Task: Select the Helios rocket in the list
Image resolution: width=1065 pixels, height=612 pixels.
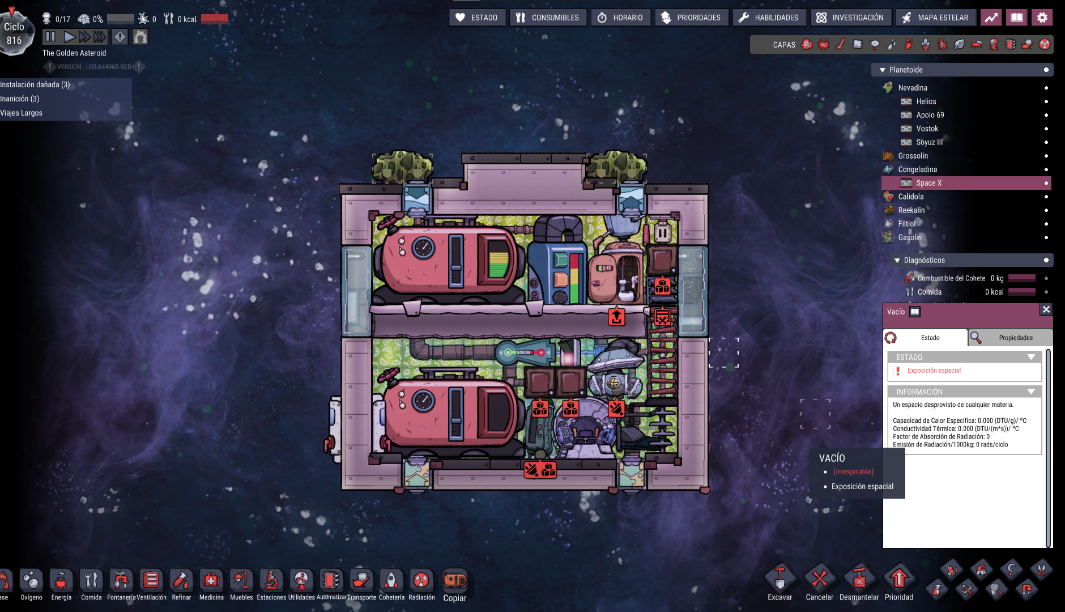Action: (x=926, y=101)
